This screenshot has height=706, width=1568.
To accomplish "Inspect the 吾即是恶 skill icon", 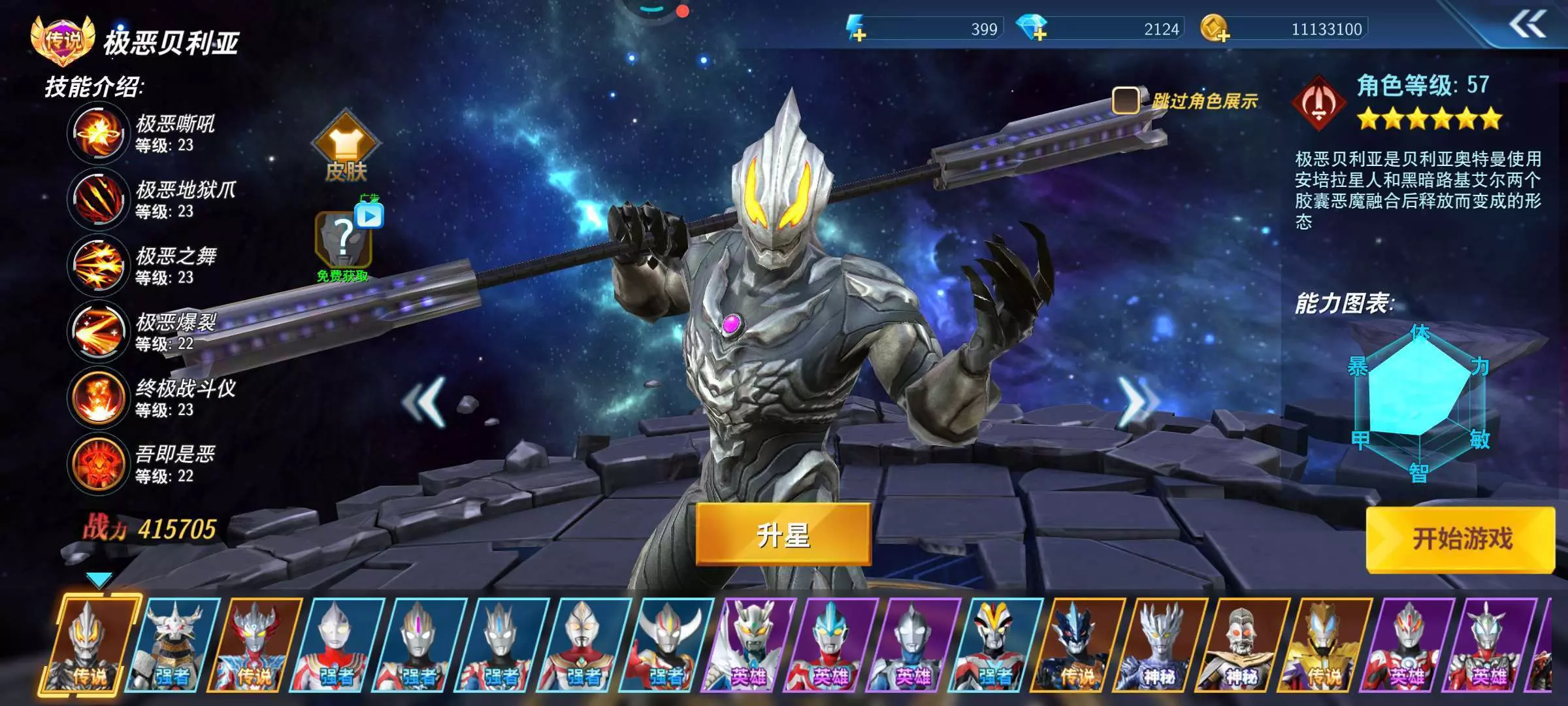I will click(x=98, y=463).
